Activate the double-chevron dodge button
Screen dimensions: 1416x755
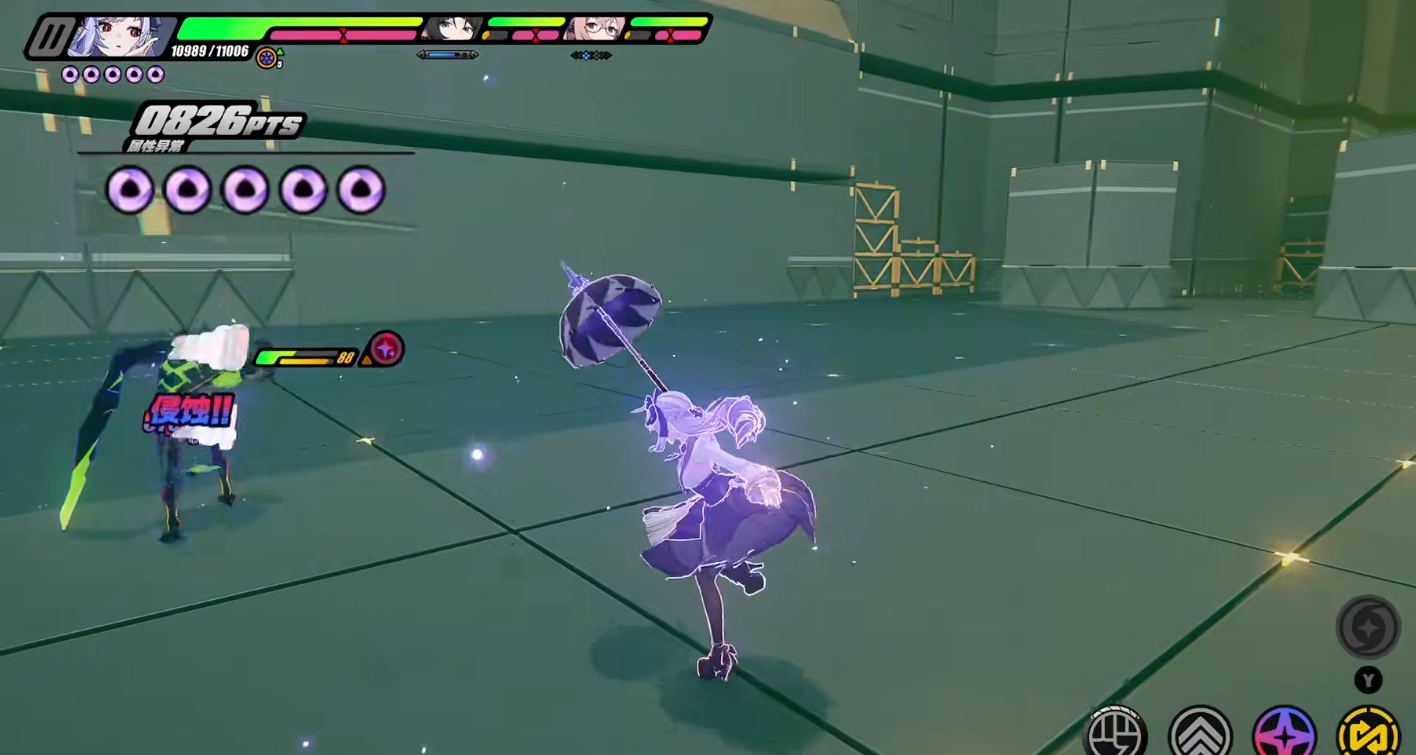(x=1200, y=732)
